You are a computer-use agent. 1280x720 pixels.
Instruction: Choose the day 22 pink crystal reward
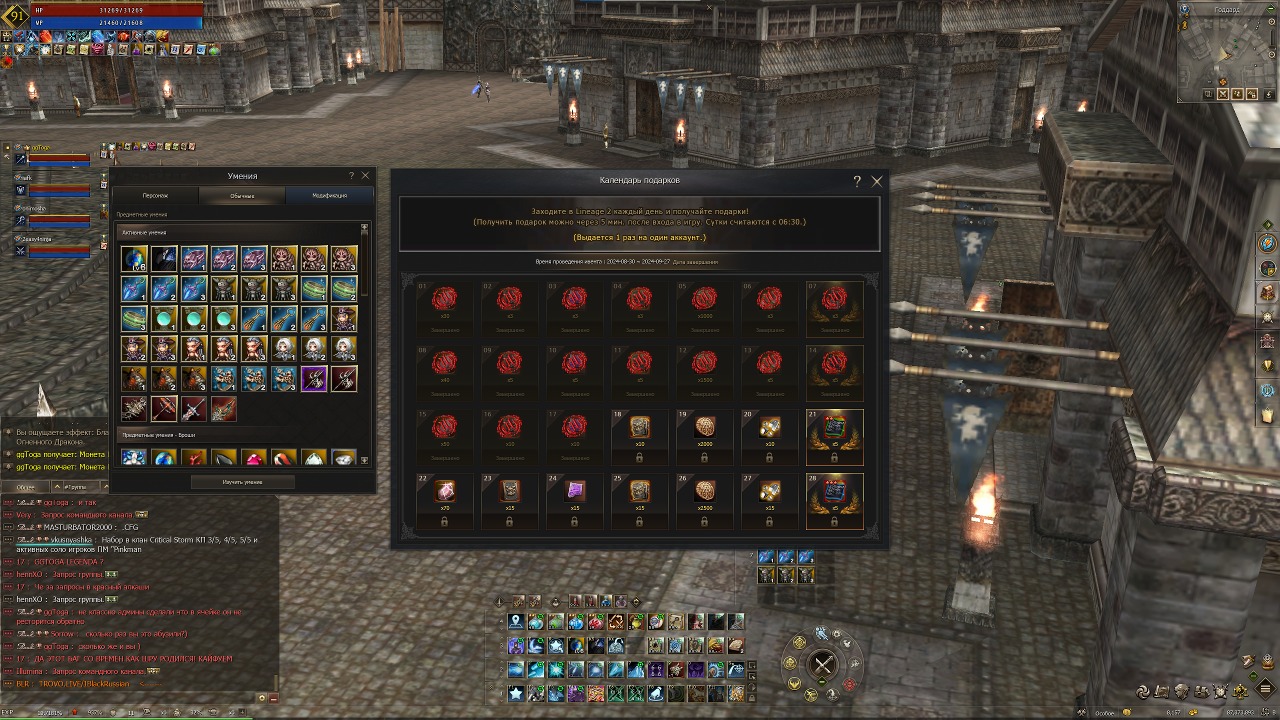click(444, 492)
